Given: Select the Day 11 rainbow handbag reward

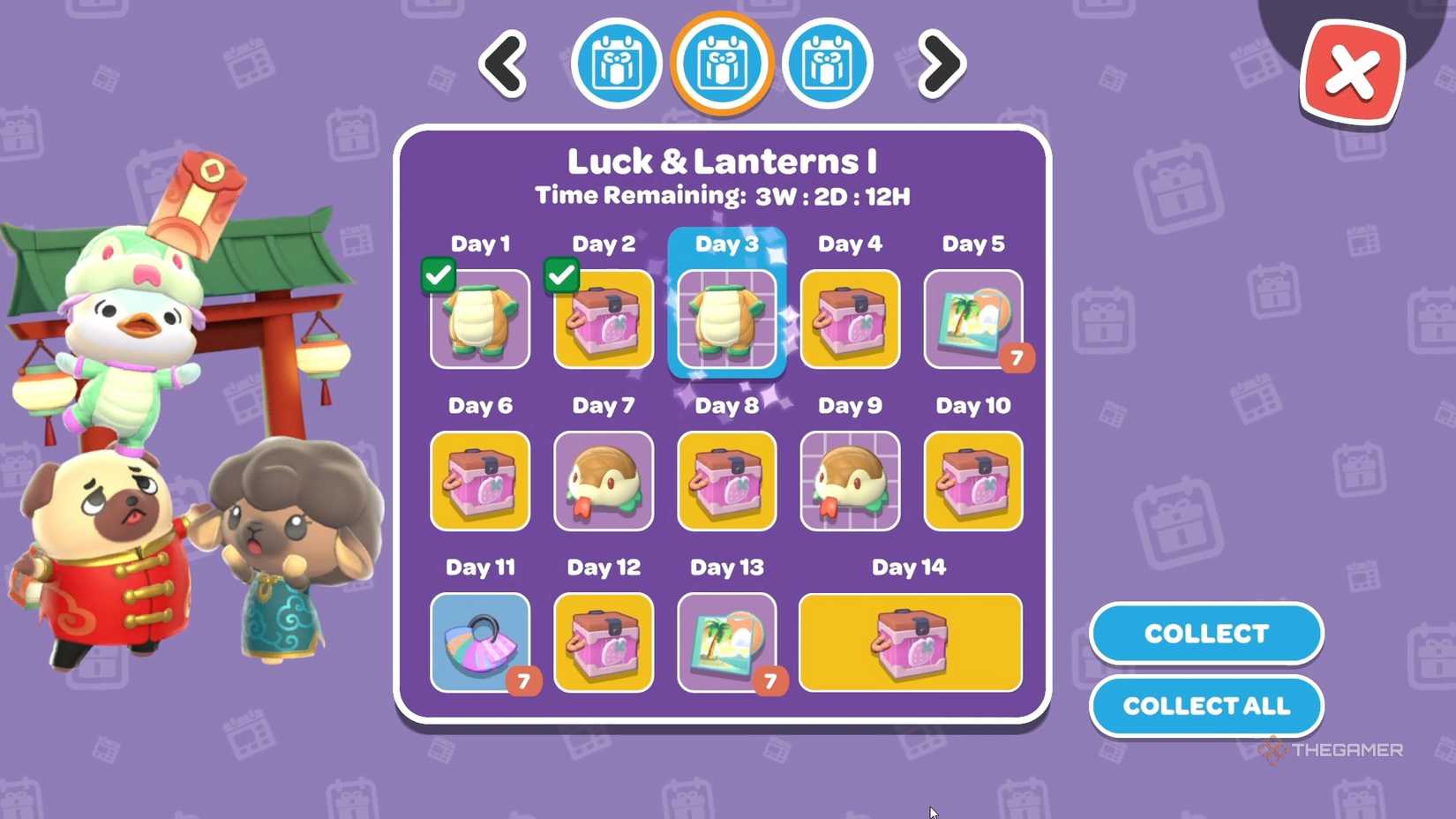Looking at the screenshot, I should (480, 642).
